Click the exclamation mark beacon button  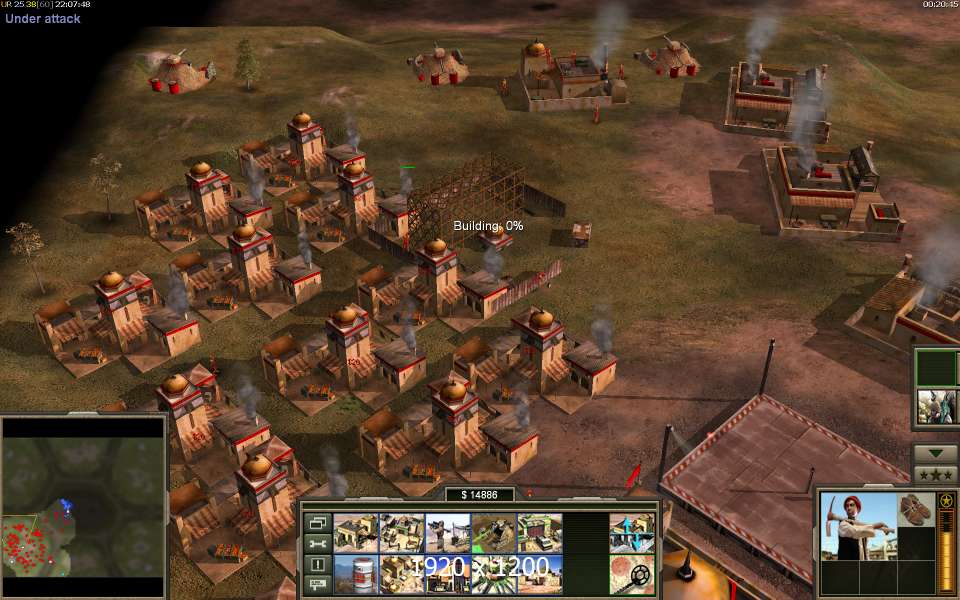pos(317,564)
